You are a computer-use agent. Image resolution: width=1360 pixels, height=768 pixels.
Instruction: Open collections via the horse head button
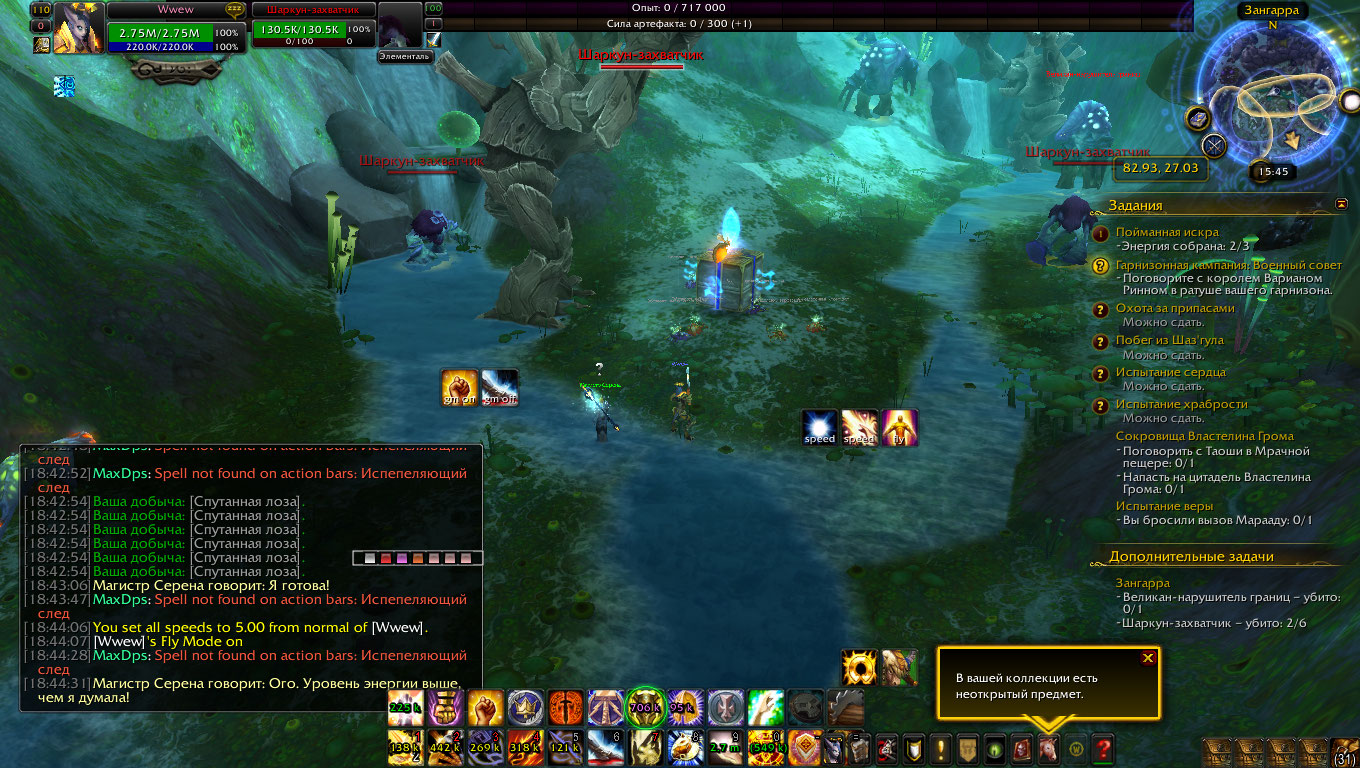(1048, 748)
